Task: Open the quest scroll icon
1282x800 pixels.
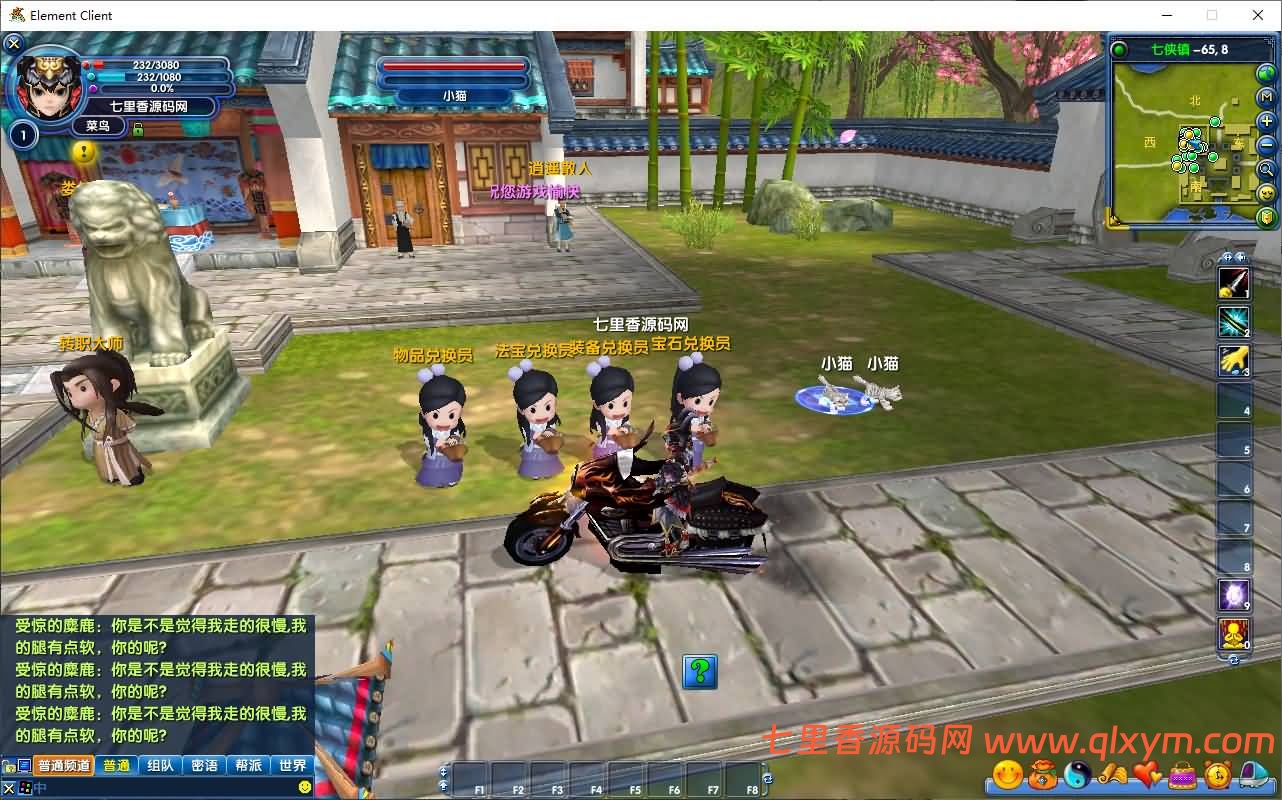Action: (x=1111, y=773)
